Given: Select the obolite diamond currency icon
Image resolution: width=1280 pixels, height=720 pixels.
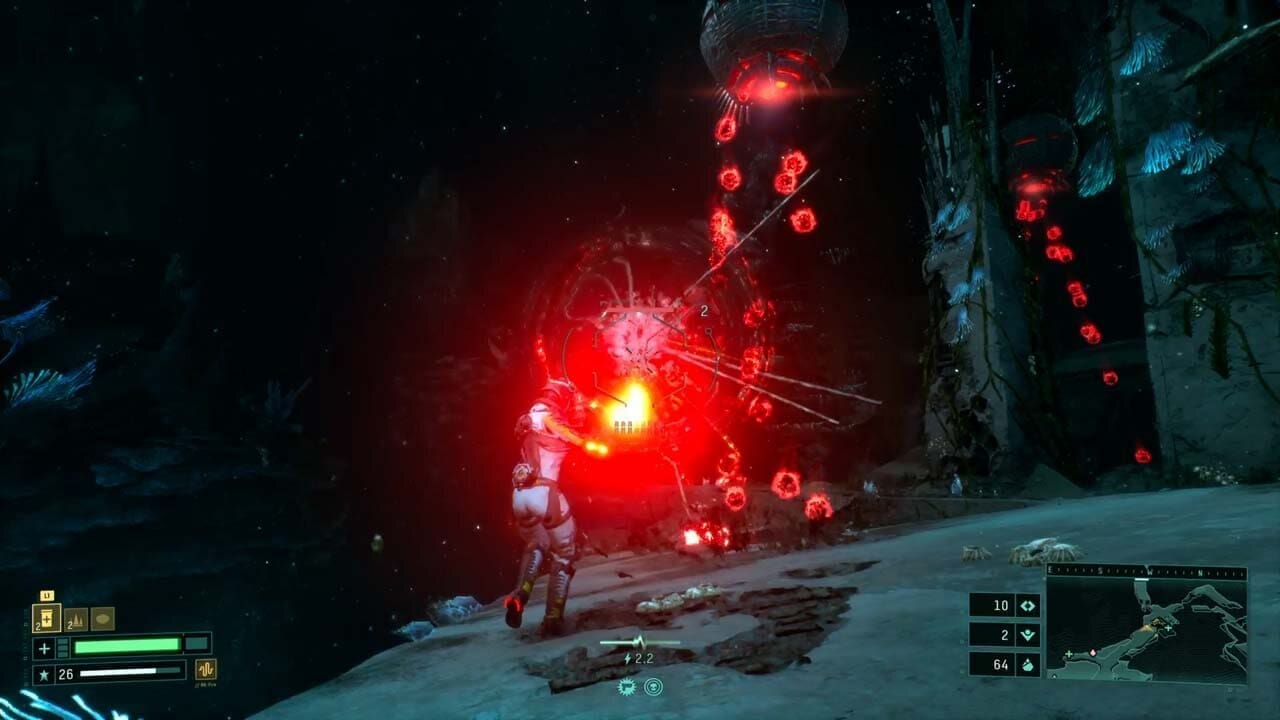Looking at the screenshot, I should pos(1028,605).
